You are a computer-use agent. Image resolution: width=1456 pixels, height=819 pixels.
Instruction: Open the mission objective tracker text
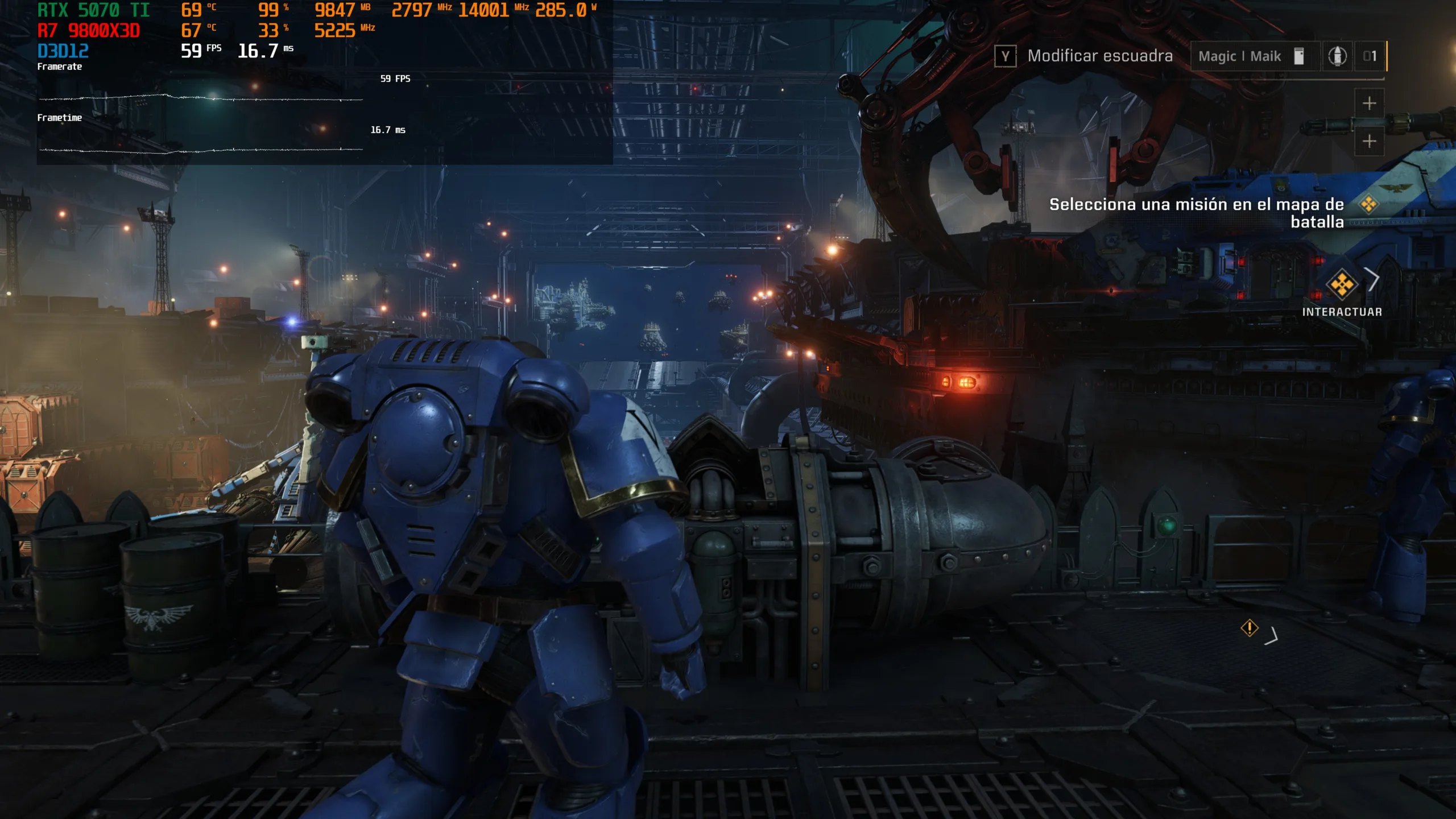(1196, 213)
